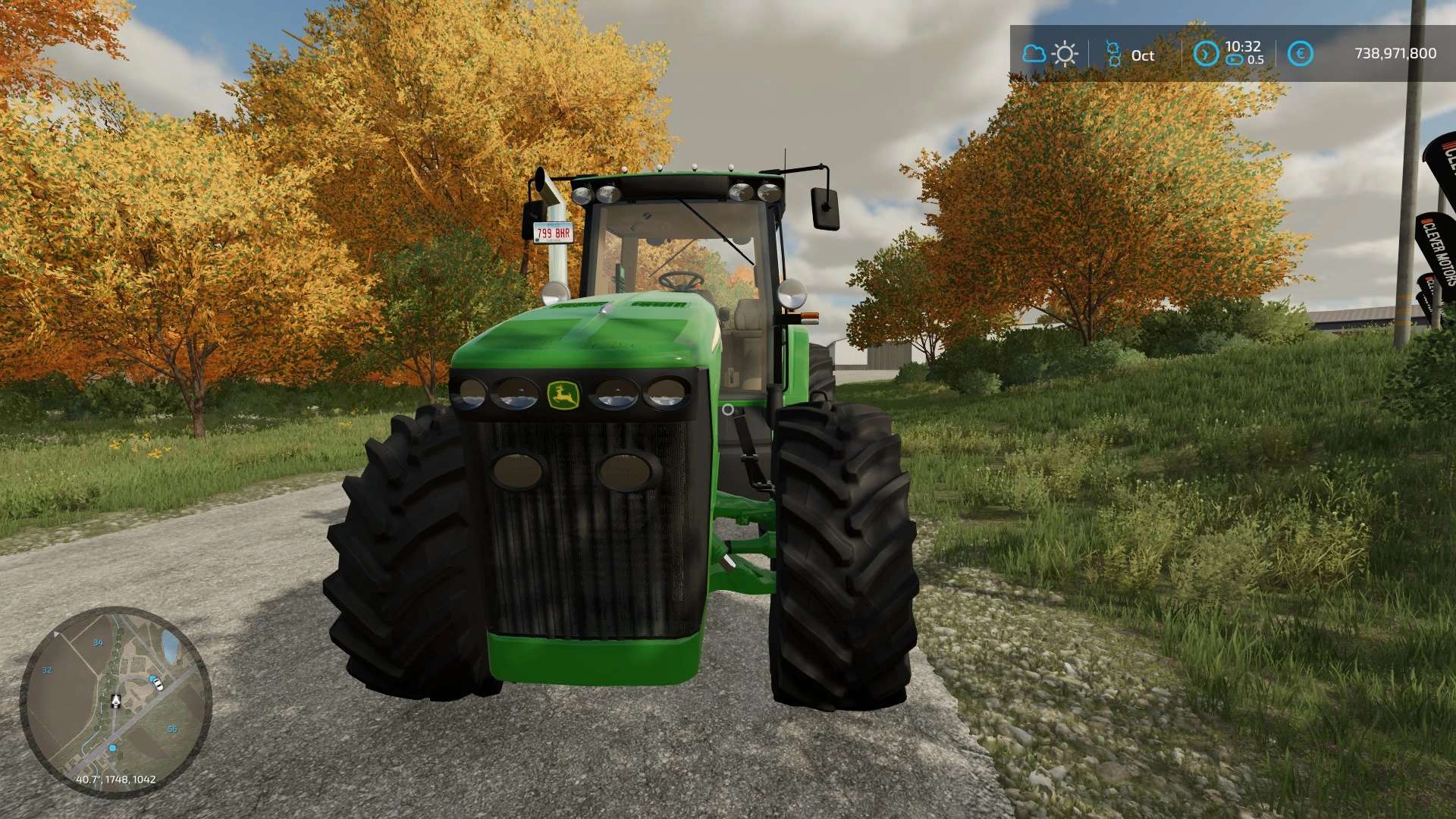Click the euro money balance icon
The width and height of the screenshot is (1456, 819).
(x=1300, y=54)
